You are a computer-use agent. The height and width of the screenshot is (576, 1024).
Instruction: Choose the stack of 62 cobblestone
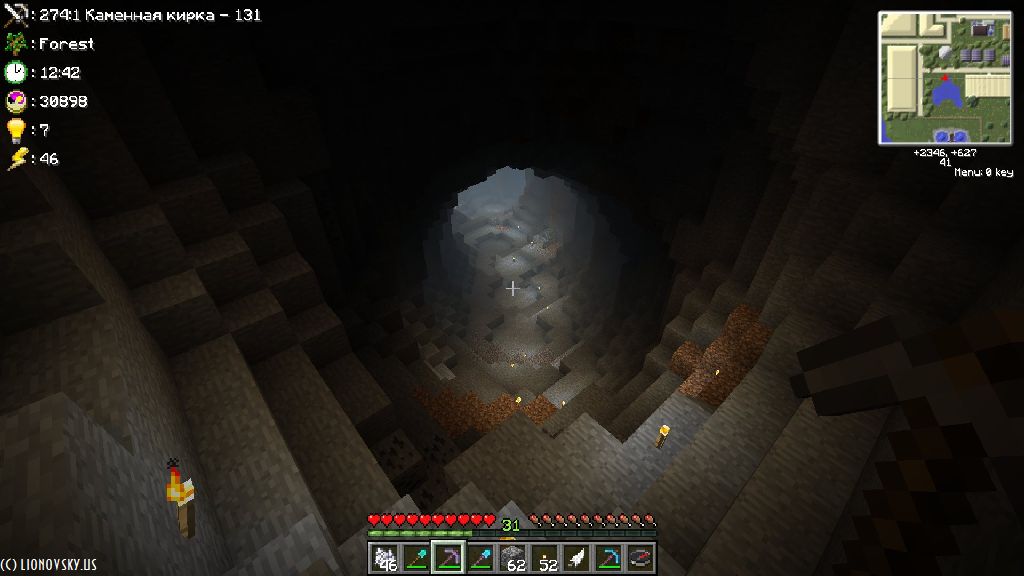[512, 558]
